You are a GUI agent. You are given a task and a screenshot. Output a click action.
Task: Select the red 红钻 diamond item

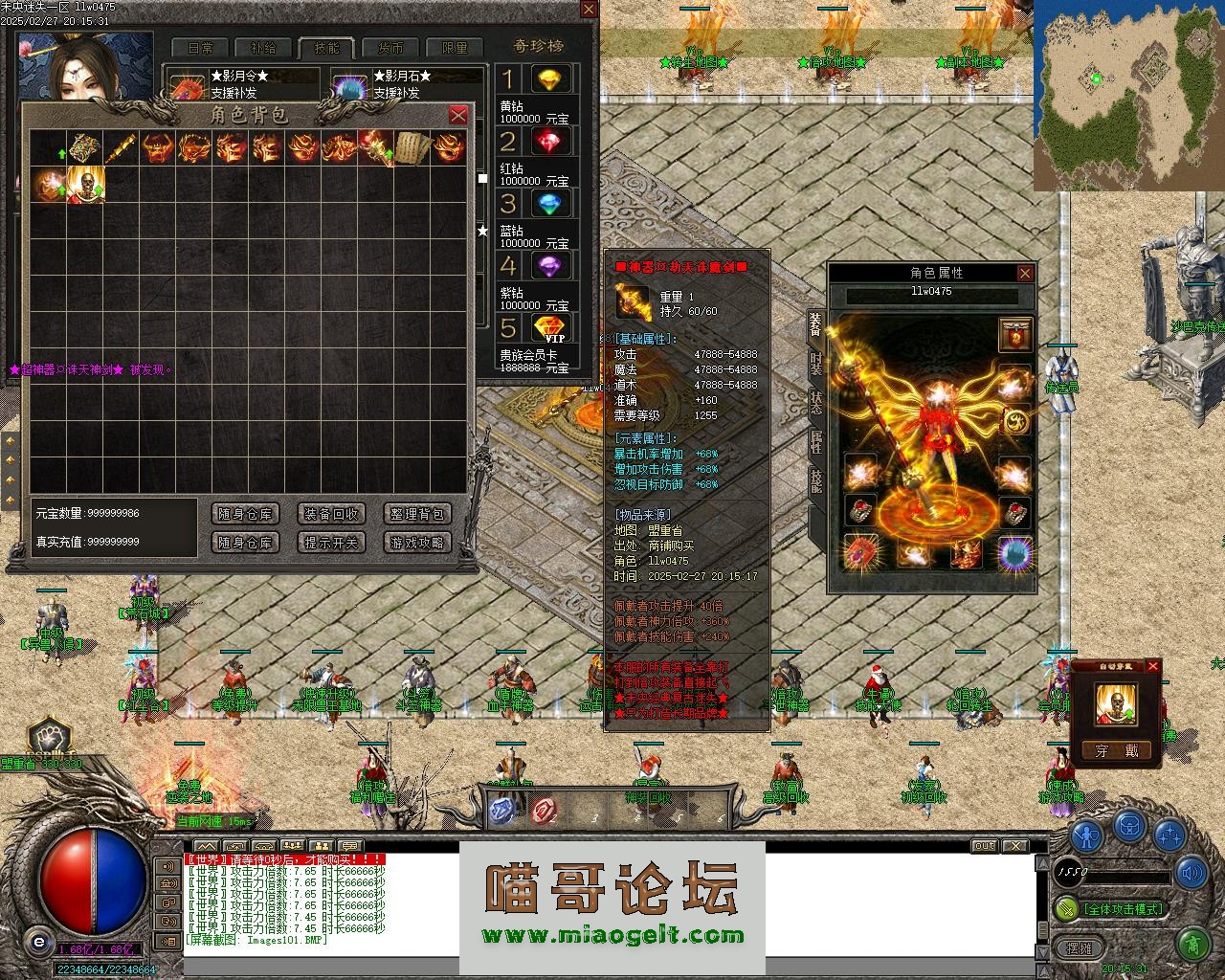549,142
